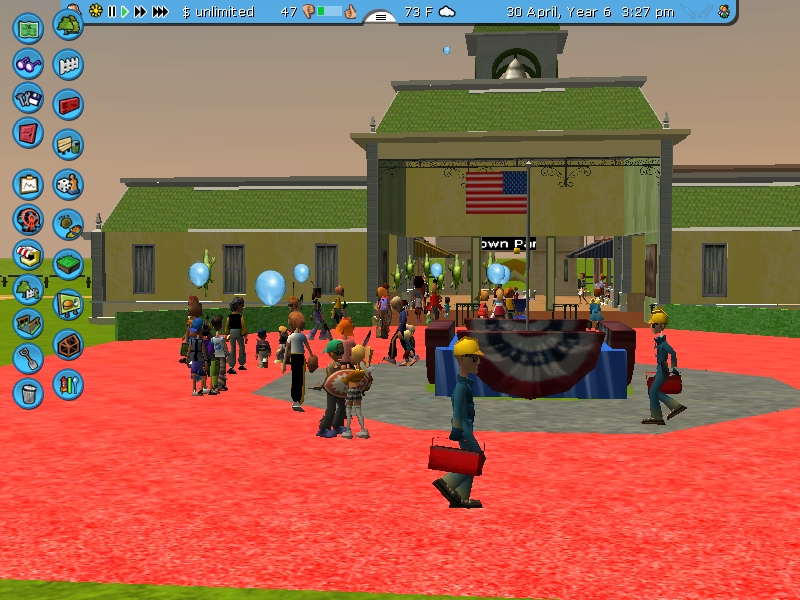The width and height of the screenshot is (800, 600).
Task: Pause the game with the pause button
Action: point(112,12)
